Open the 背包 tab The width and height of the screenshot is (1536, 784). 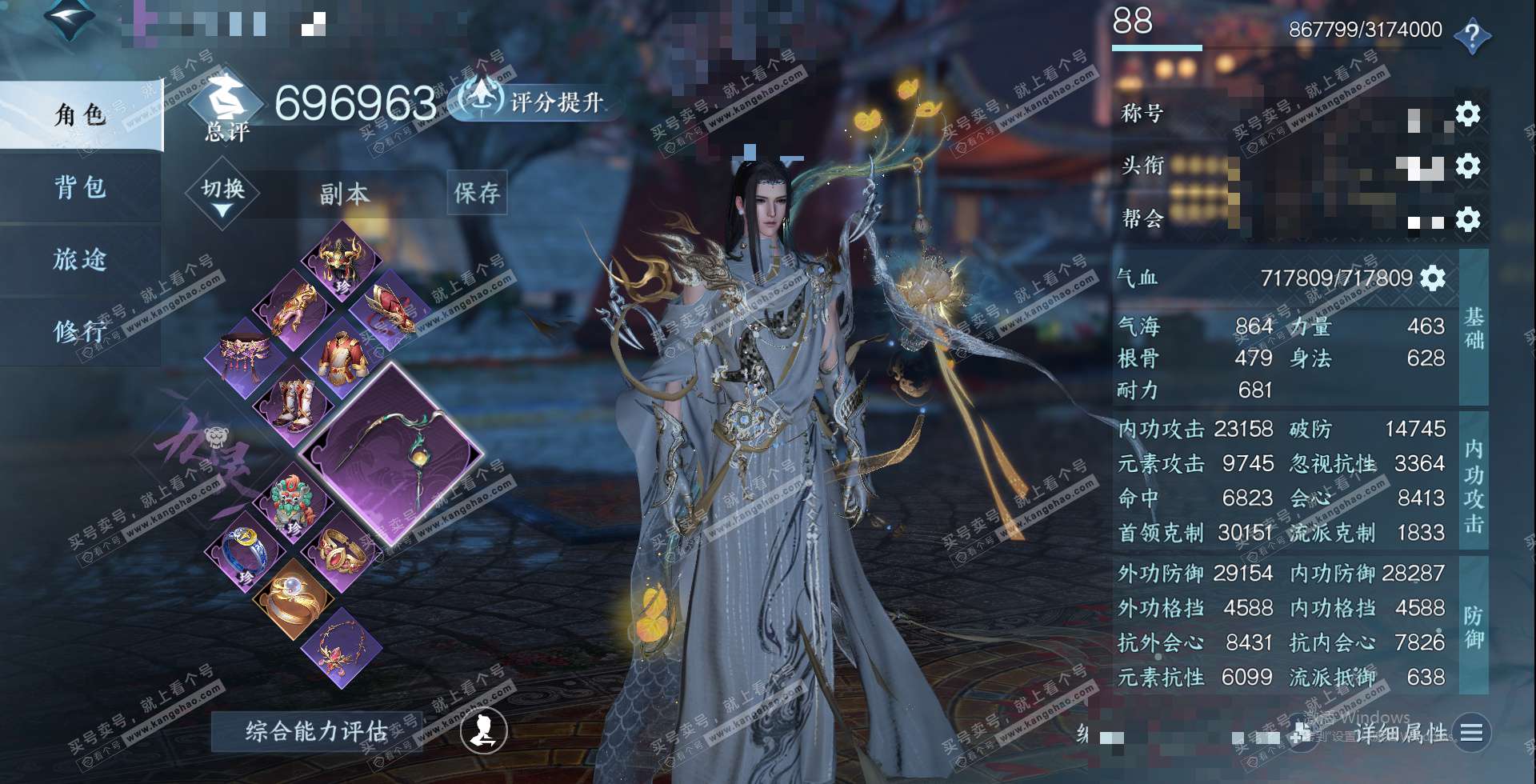tap(80, 187)
